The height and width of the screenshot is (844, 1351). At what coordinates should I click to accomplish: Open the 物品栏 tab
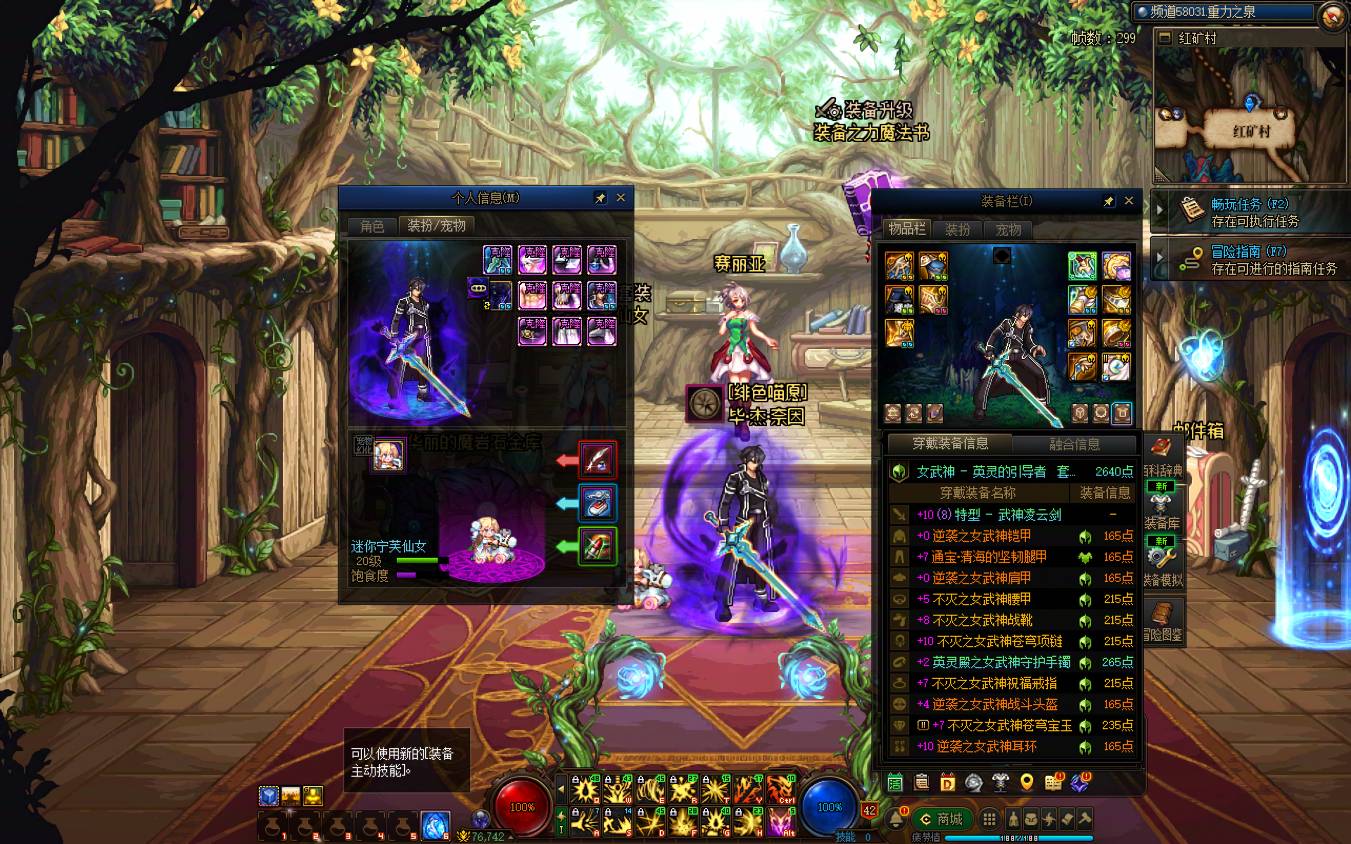point(907,230)
